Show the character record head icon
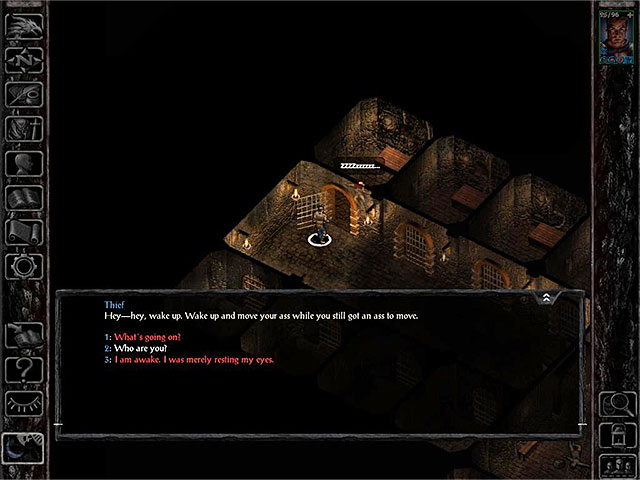640x480 pixels. (x=22, y=163)
